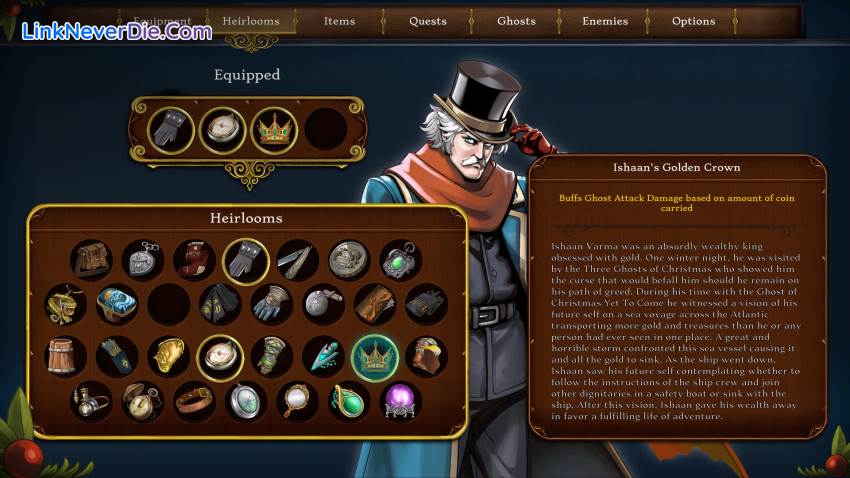Screen dimensions: 850x478
Task: Select the teal-highlighted crown in Heirlooms grid
Action: click(375, 356)
